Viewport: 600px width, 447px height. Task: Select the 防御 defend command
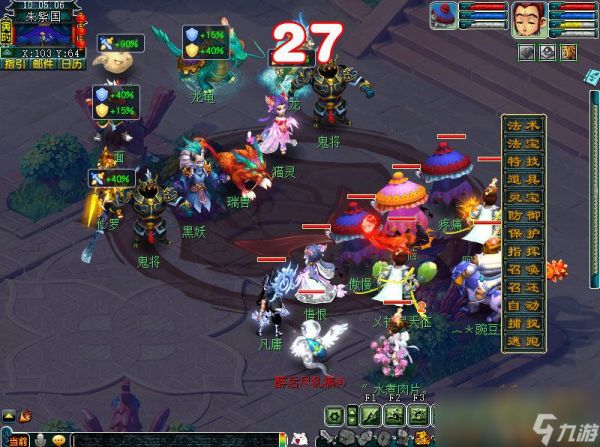[x=524, y=215]
